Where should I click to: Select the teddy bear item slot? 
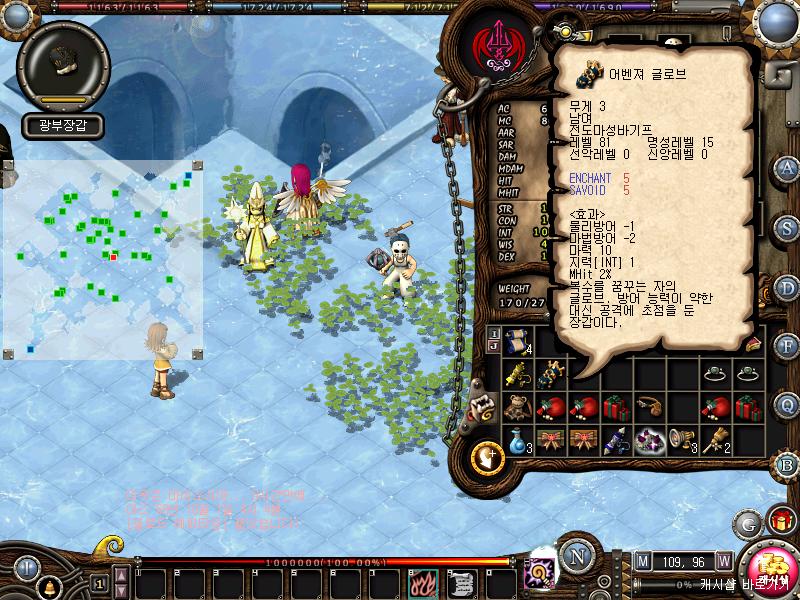pos(517,408)
